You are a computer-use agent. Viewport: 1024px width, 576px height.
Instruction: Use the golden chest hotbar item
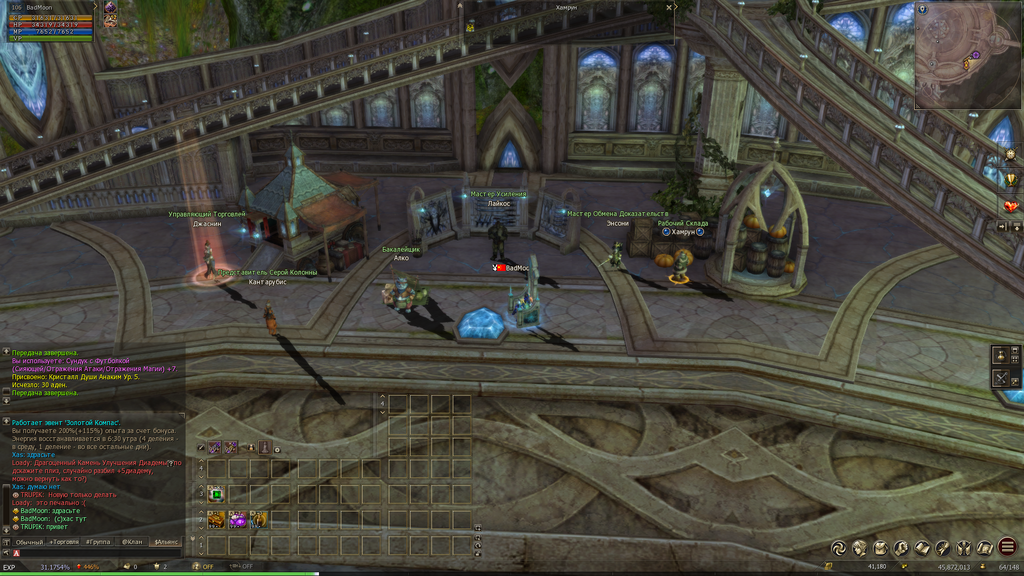(216, 519)
